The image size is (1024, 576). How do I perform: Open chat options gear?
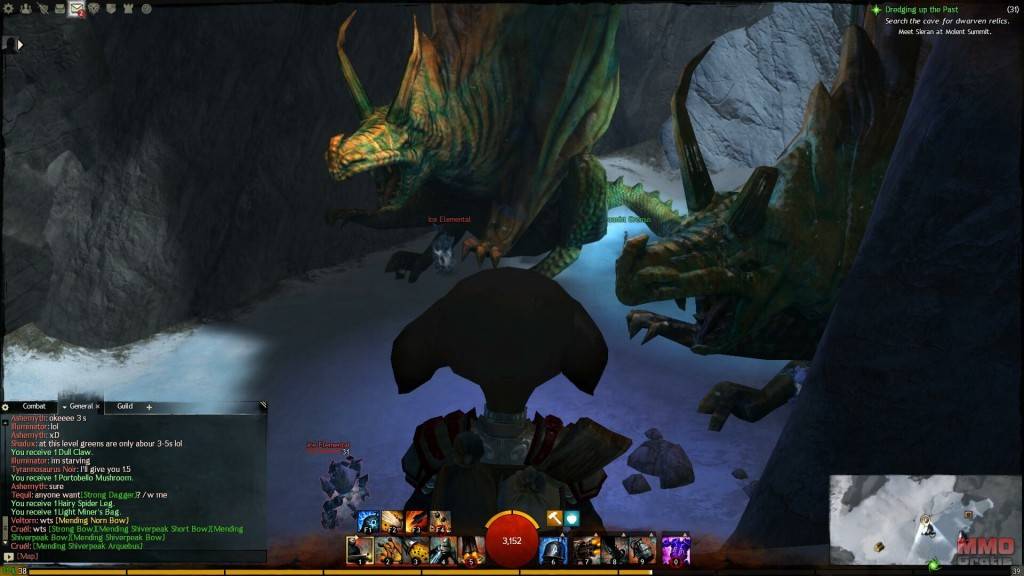(6, 407)
